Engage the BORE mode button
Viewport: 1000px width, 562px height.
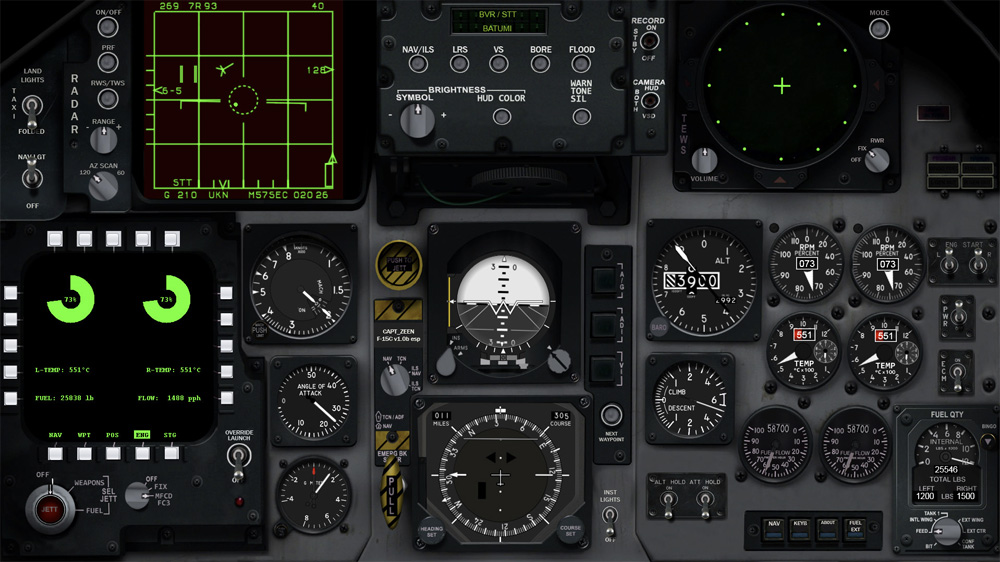click(540, 64)
